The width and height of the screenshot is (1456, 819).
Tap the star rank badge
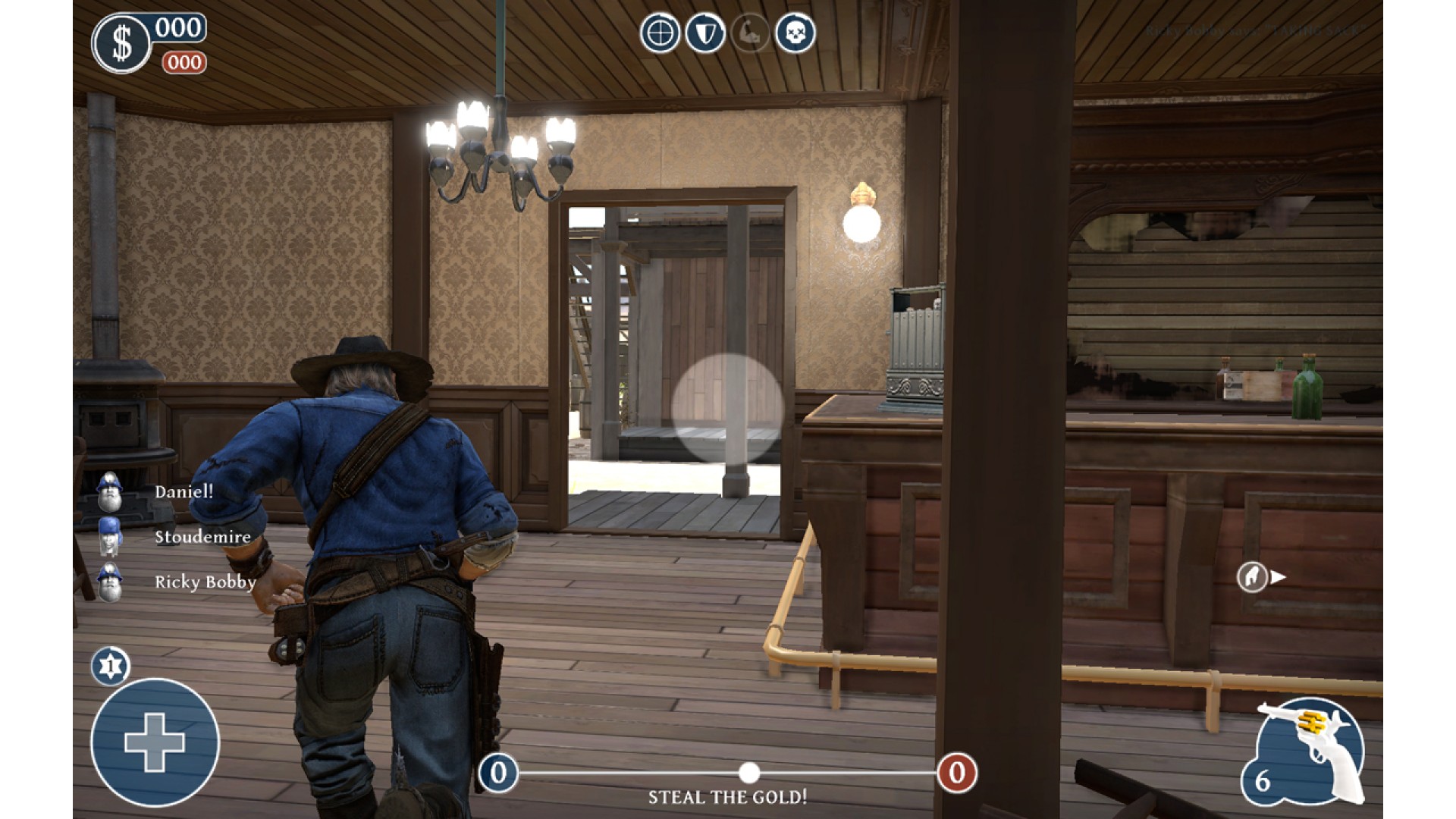point(111,667)
